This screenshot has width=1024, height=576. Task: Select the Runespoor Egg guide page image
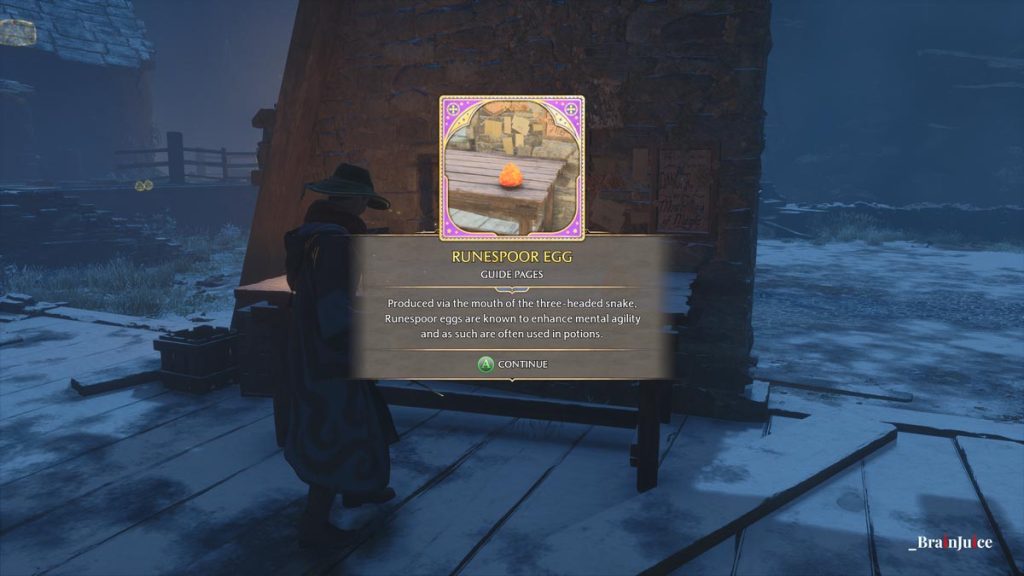click(512, 168)
